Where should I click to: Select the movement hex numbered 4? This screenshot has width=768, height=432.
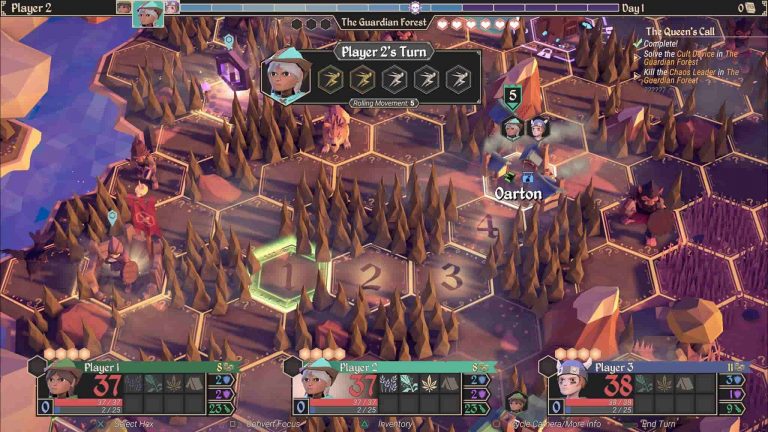[x=487, y=226]
